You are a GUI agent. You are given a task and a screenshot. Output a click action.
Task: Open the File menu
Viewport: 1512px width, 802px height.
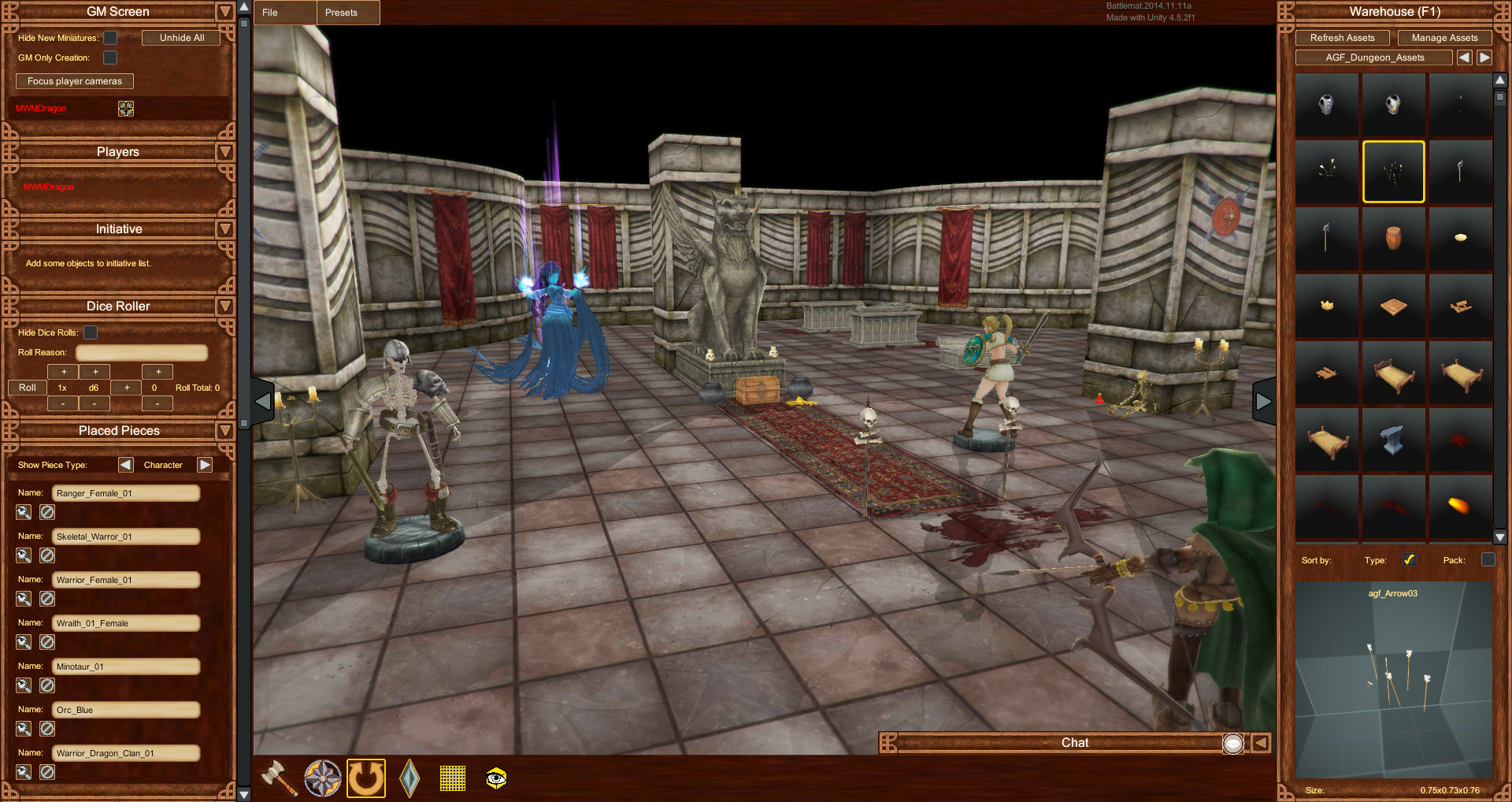[284, 13]
